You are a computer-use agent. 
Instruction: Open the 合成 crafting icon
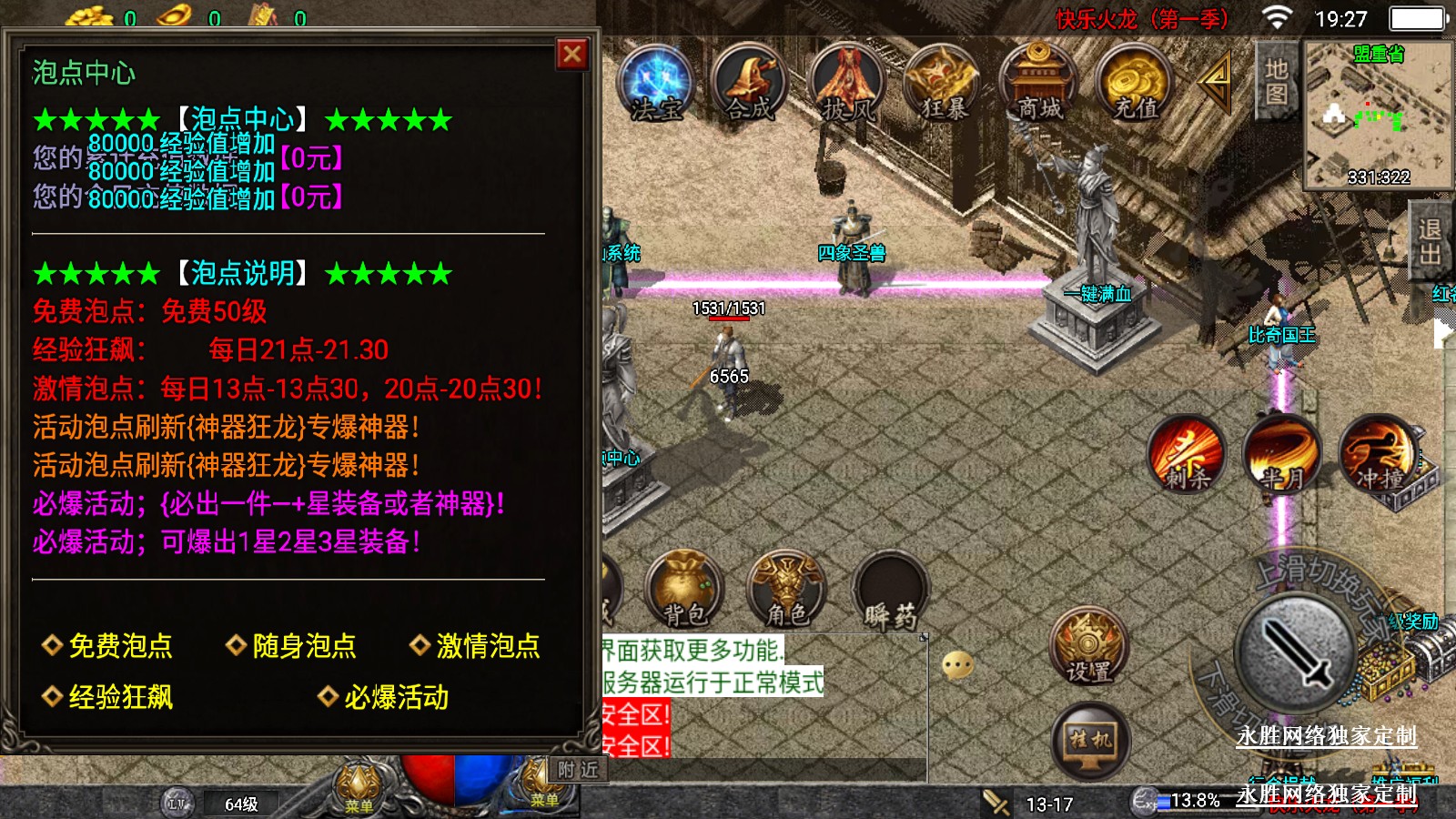751,84
